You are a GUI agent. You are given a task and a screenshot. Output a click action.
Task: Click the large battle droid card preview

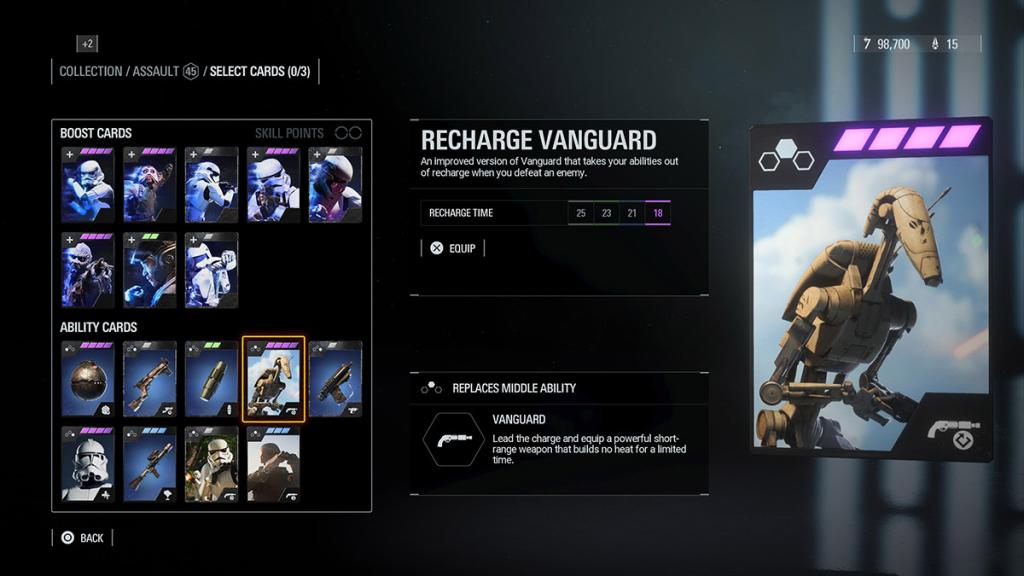coord(870,290)
